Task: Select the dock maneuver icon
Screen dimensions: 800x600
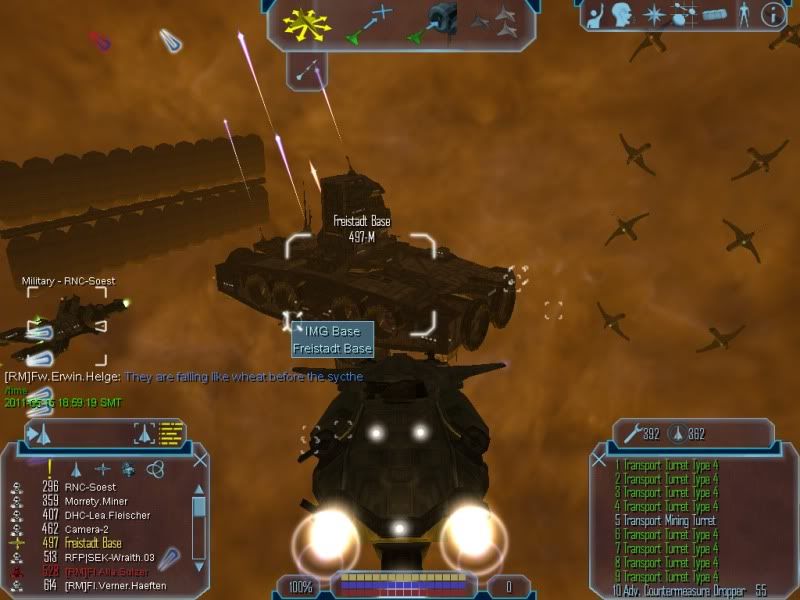Action: coord(433,22)
